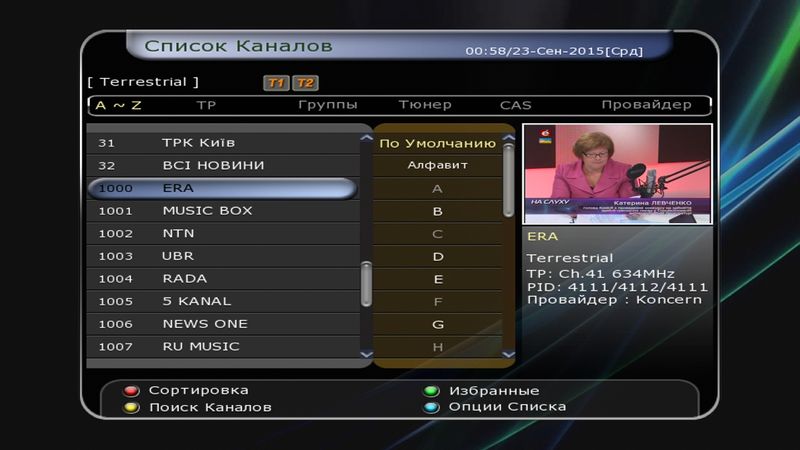Choose the T2 tuner button
The height and width of the screenshot is (450, 800).
[x=305, y=83]
